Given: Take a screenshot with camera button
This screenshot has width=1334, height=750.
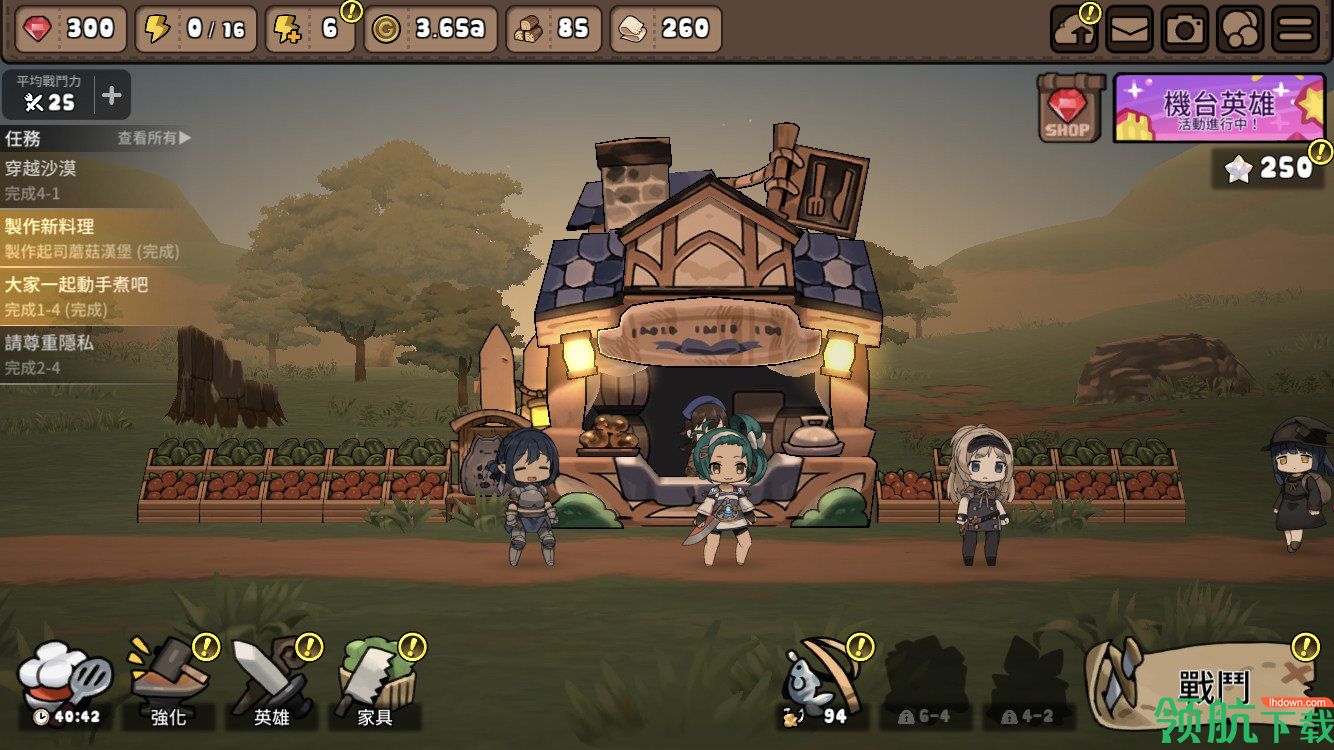Looking at the screenshot, I should click(1185, 29).
